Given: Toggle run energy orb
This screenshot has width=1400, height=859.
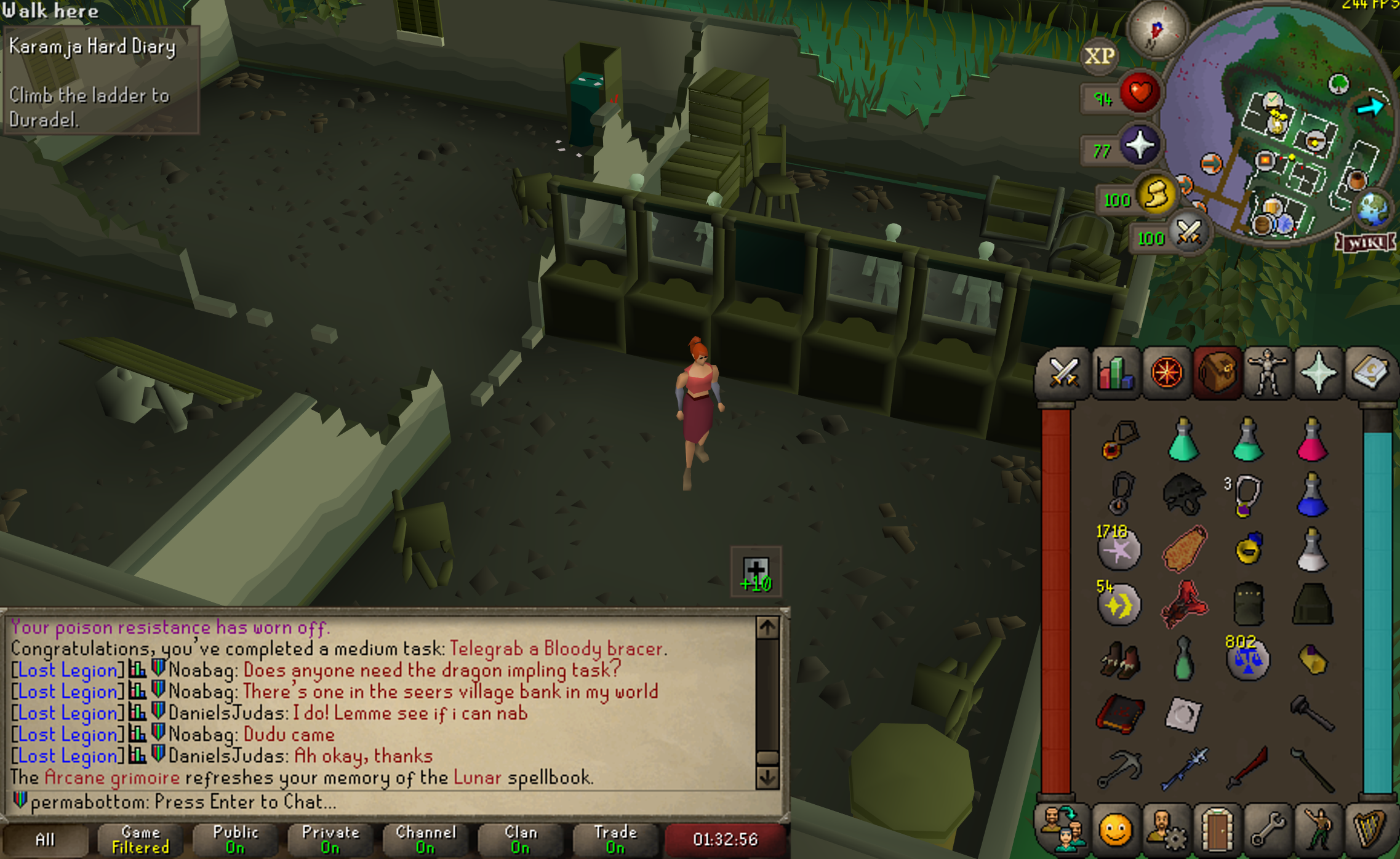Looking at the screenshot, I should tap(1156, 195).
